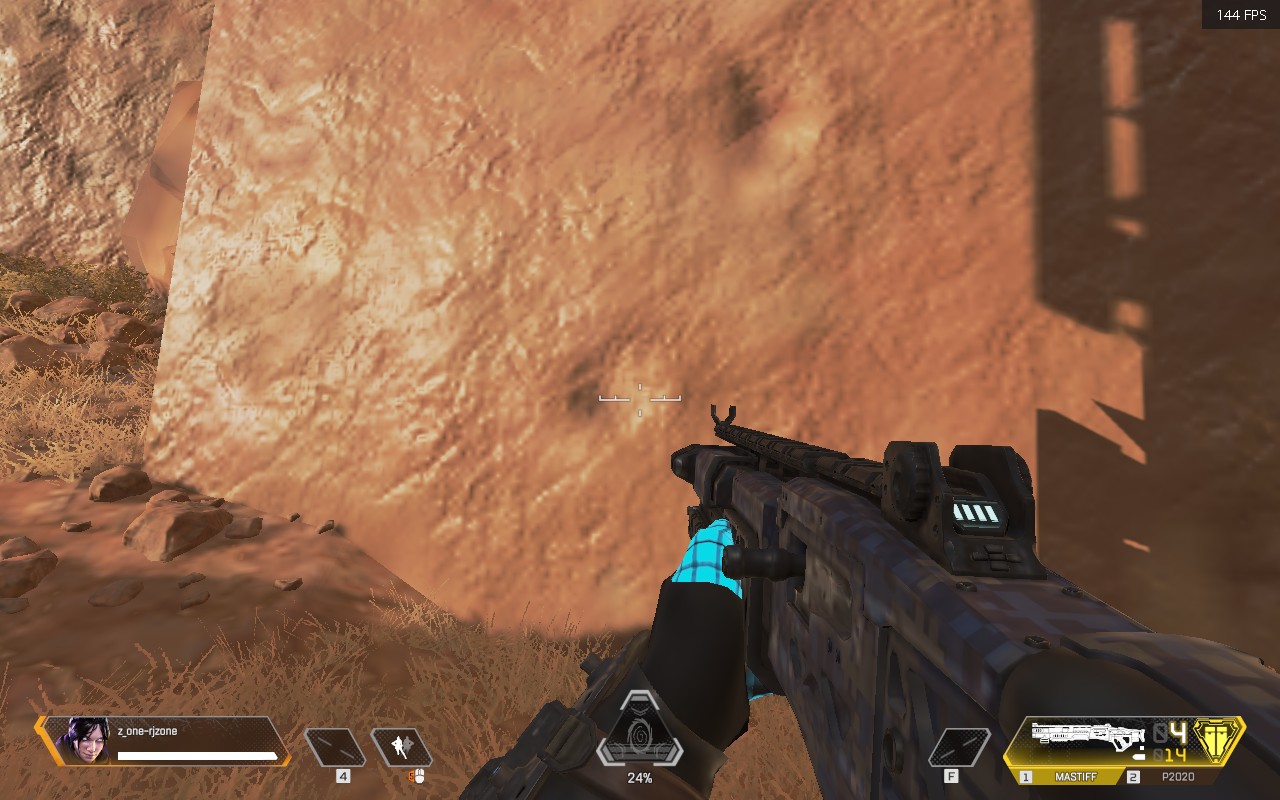Activate the Into the Void tactical ability

click(x=402, y=748)
